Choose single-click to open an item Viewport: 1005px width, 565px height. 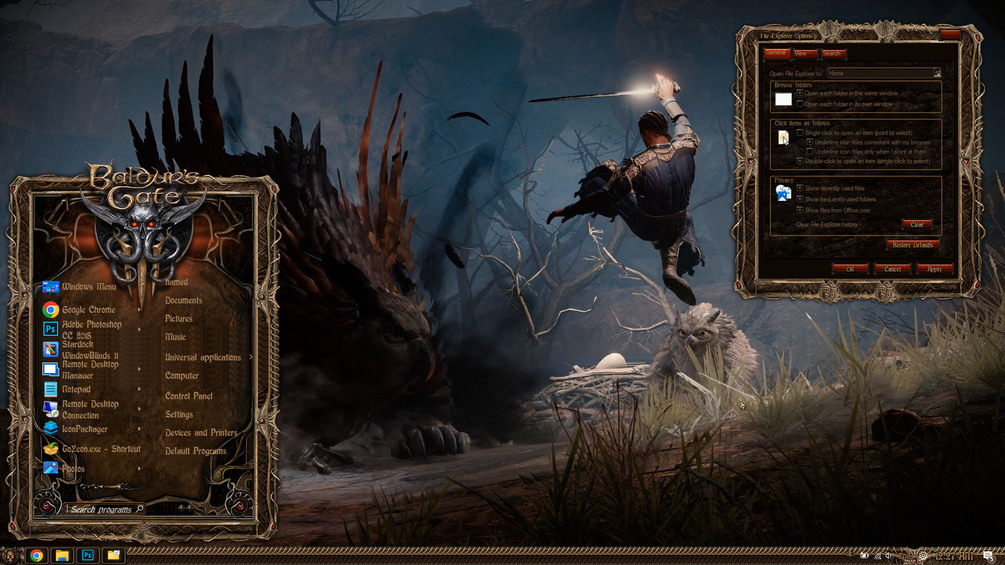point(801,133)
